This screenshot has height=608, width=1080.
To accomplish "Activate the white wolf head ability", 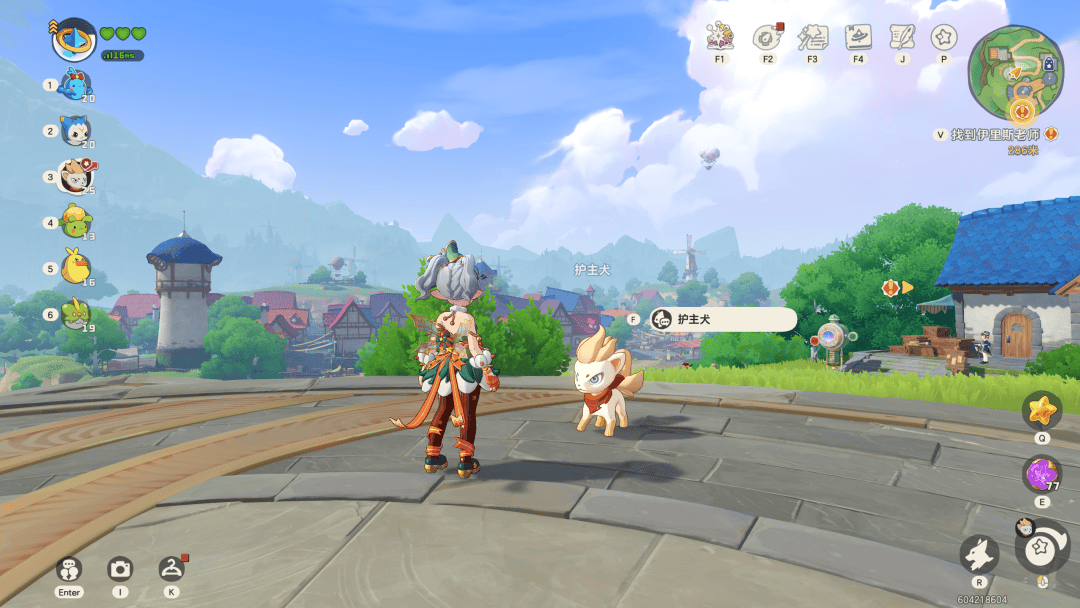I will pos(979,554).
